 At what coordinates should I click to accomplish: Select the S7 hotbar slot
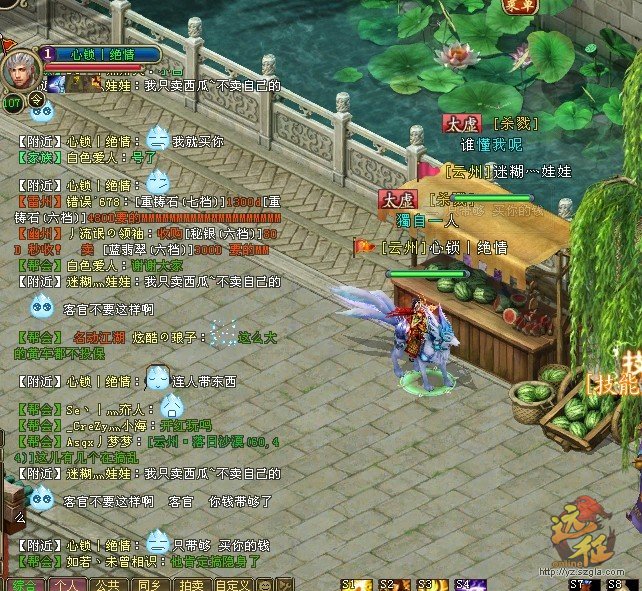click(582, 584)
